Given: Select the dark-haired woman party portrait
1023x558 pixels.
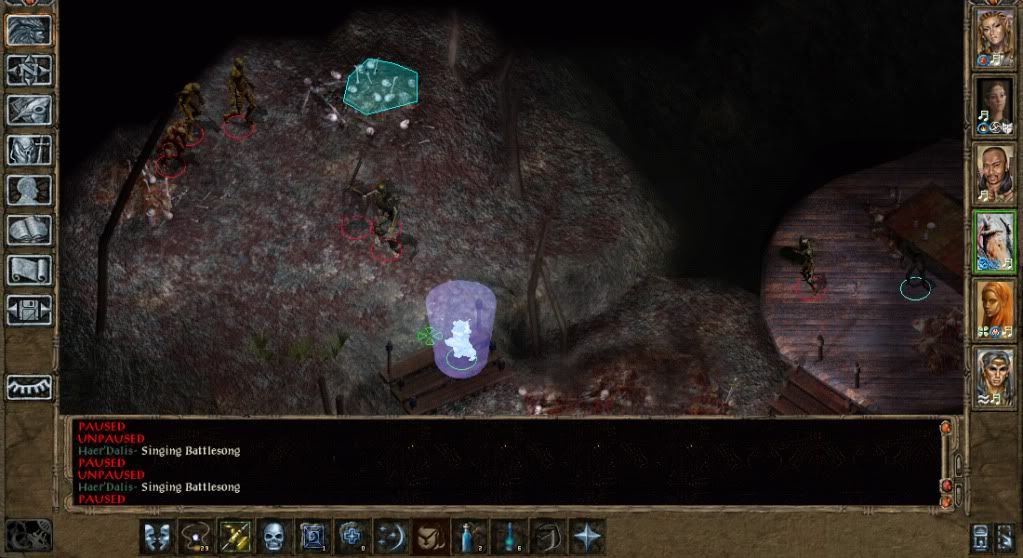Looking at the screenshot, I should [995, 106].
